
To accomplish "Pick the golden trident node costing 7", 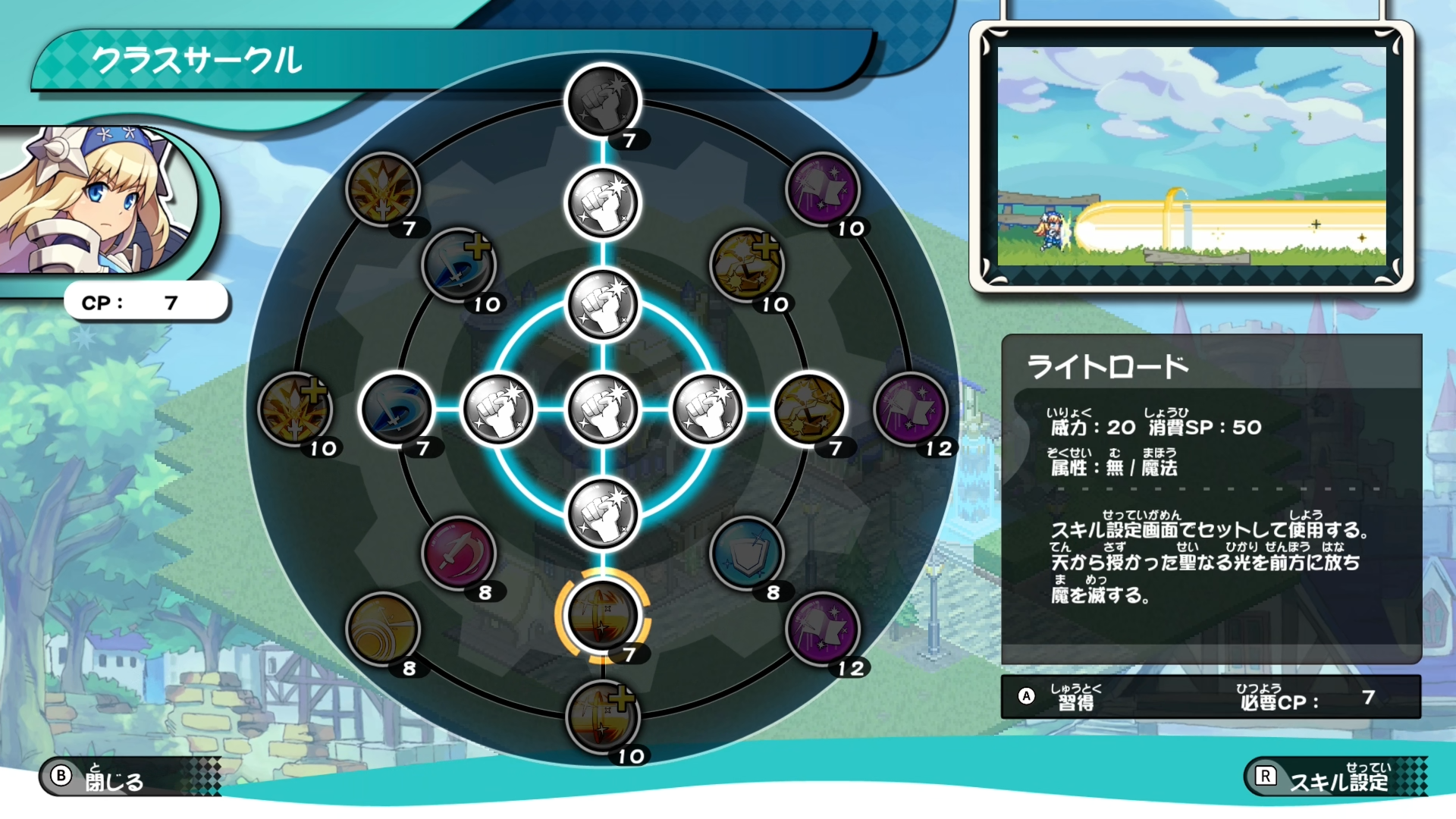I will [382, 190].
